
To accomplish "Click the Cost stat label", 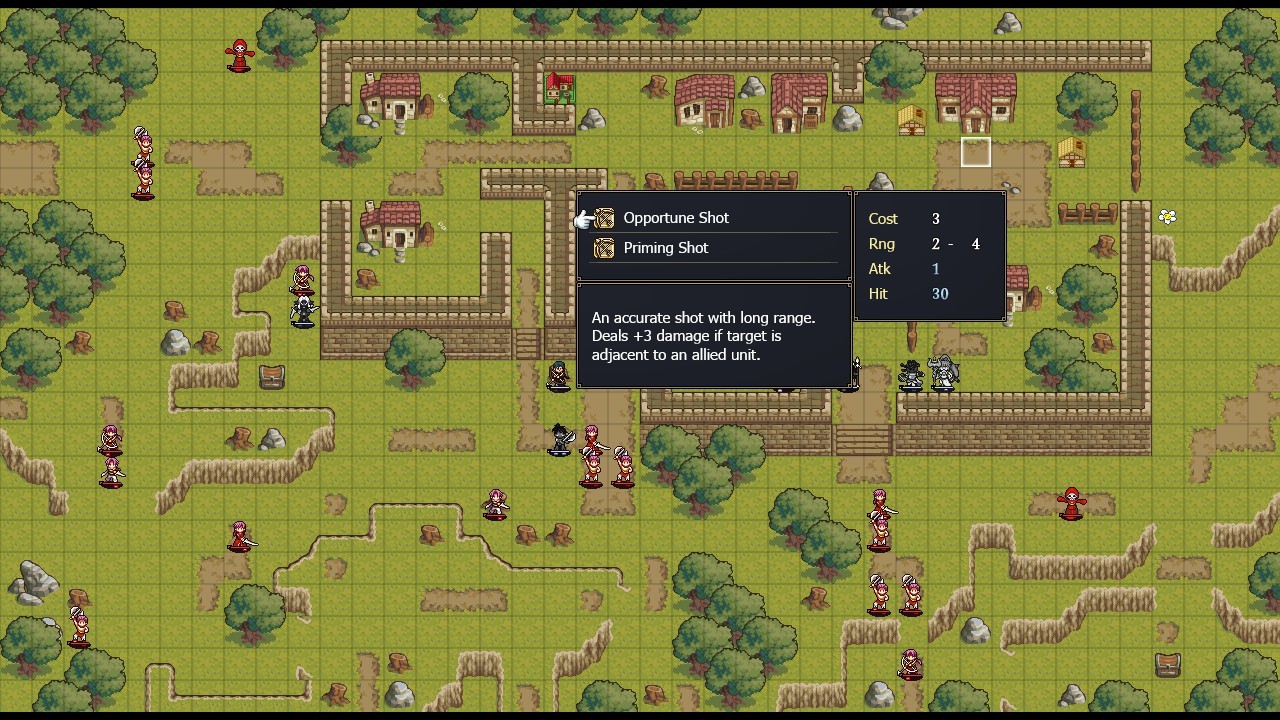I will (x=883, y=218).
